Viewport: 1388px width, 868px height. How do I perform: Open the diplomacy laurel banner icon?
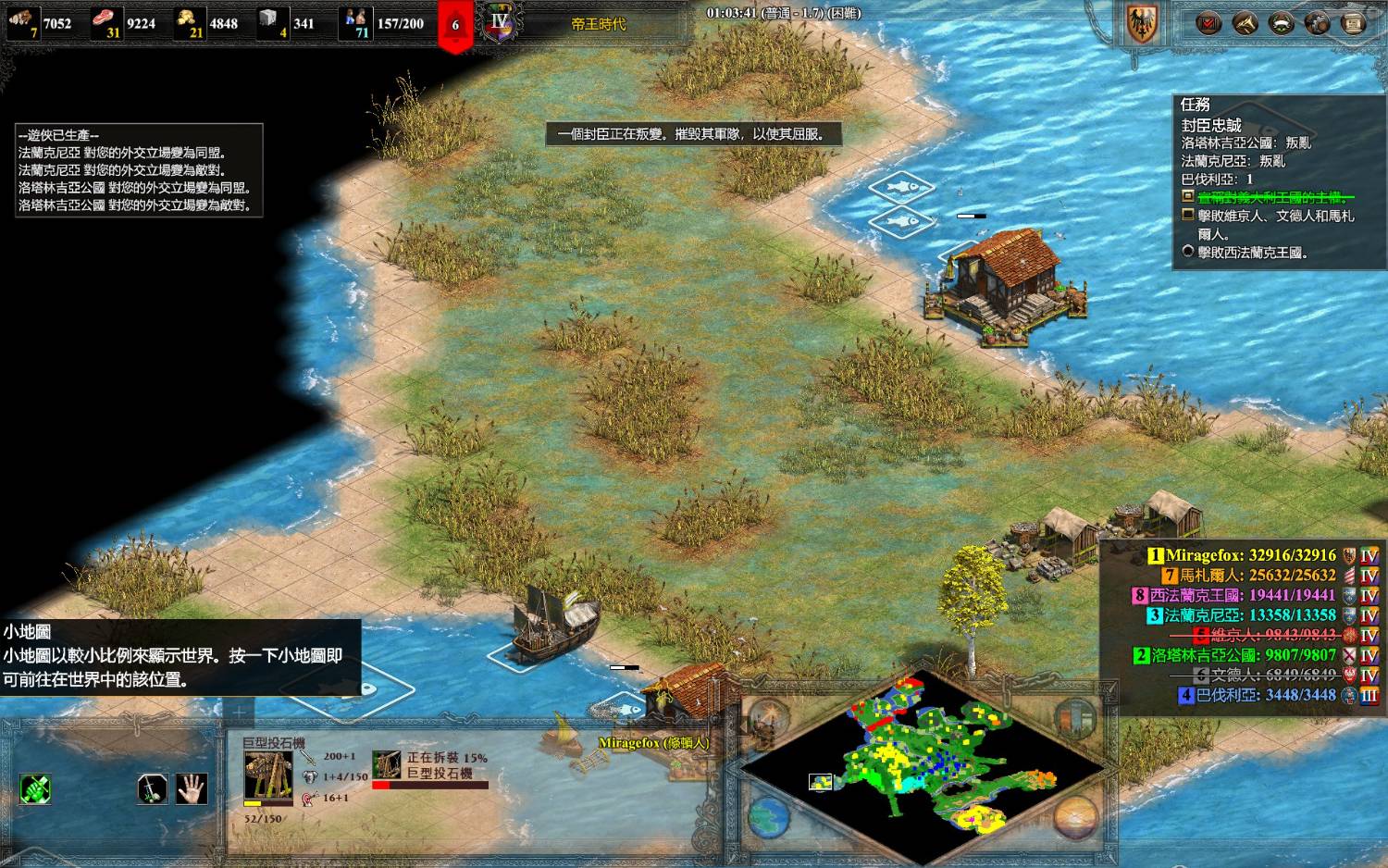pyautogui.click(x=1281, y=23)
